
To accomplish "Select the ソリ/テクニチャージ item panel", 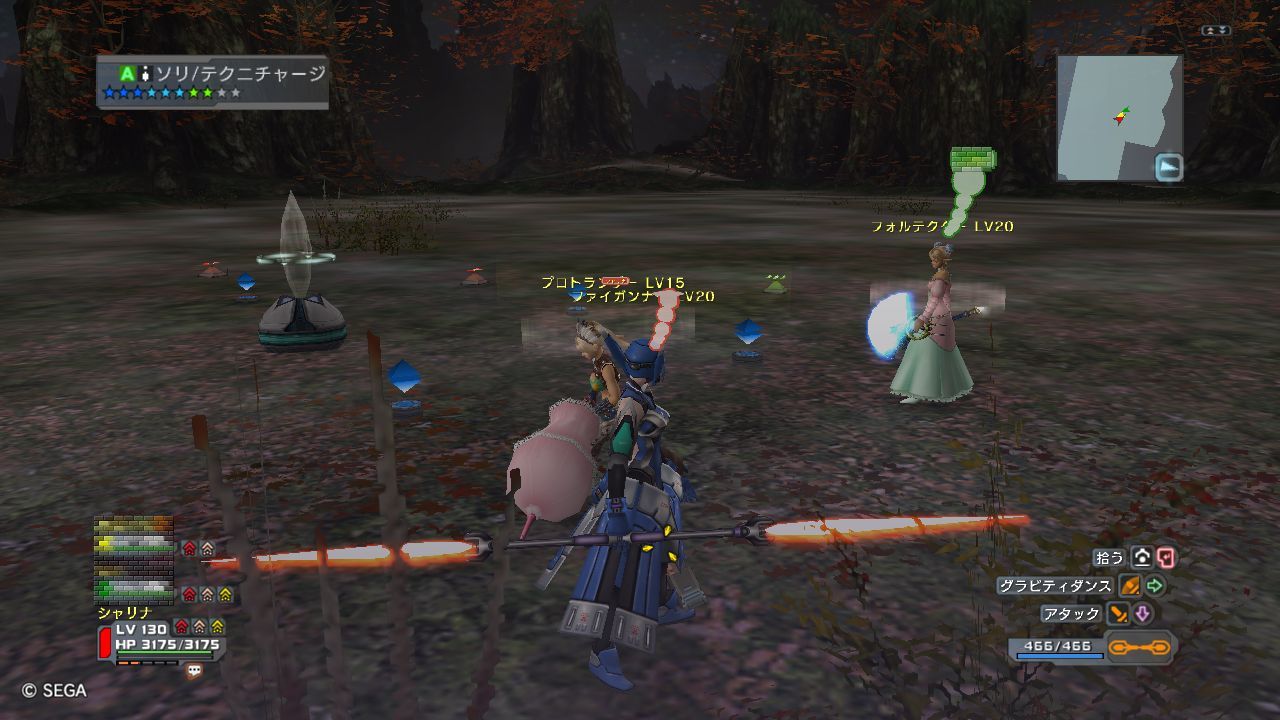I will coord(213,82).
